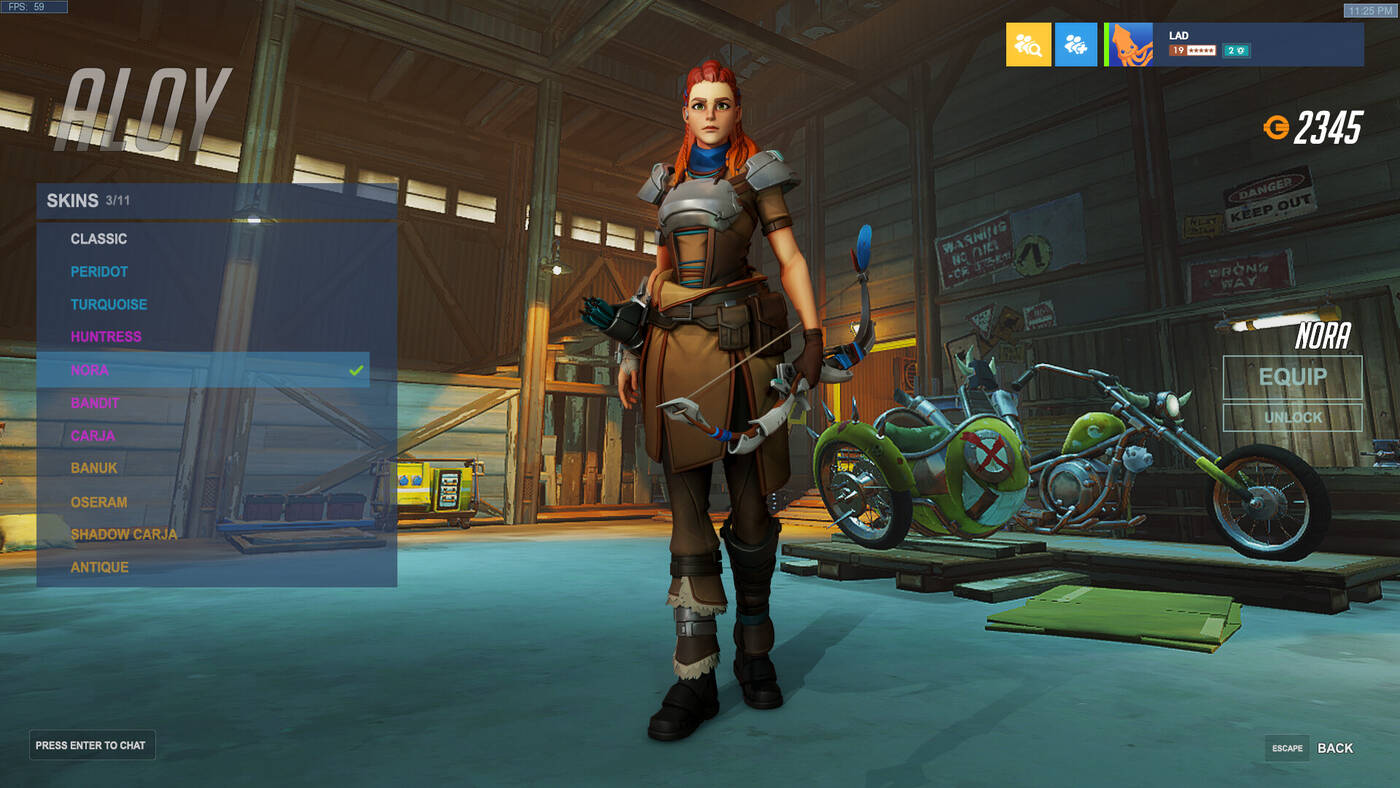Image resolution: width=1400 pixels, height=788 pixels.
Task: Select the SHADOW CARJA skin
Action: pos(124,534)
